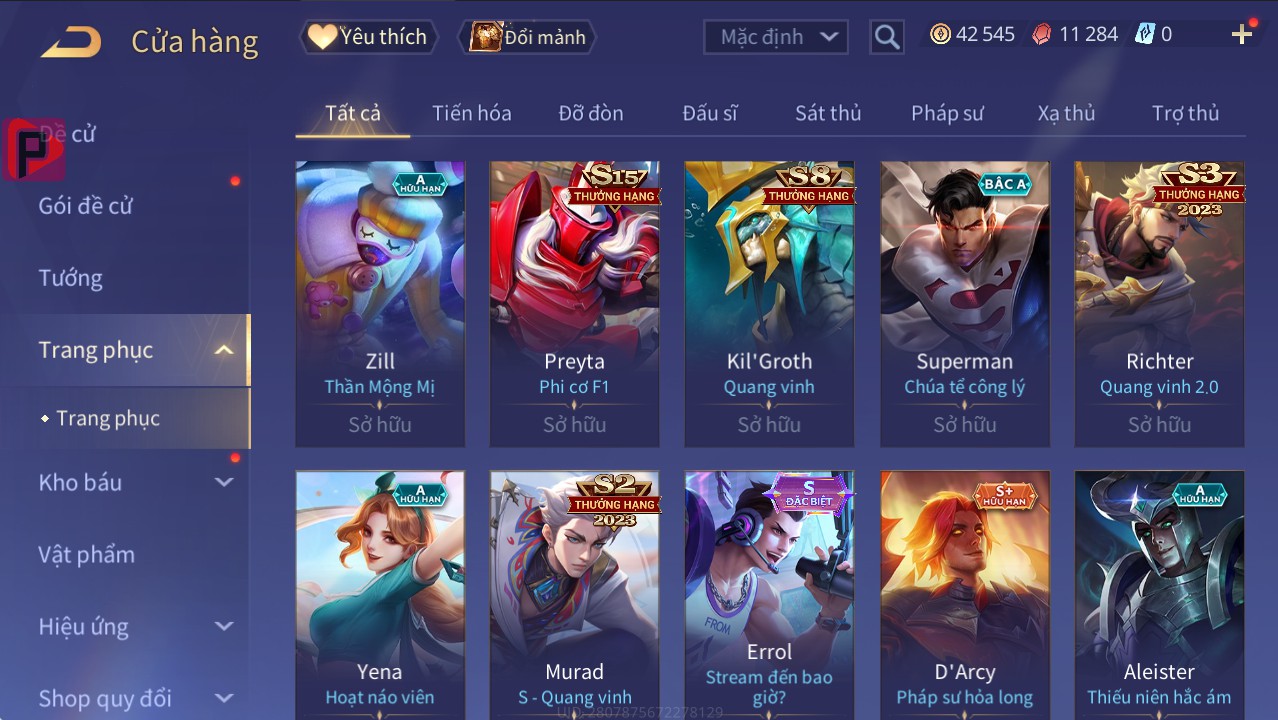Open the Vật phẩm section
The image size is (1278, 720).
pos(86,554)
